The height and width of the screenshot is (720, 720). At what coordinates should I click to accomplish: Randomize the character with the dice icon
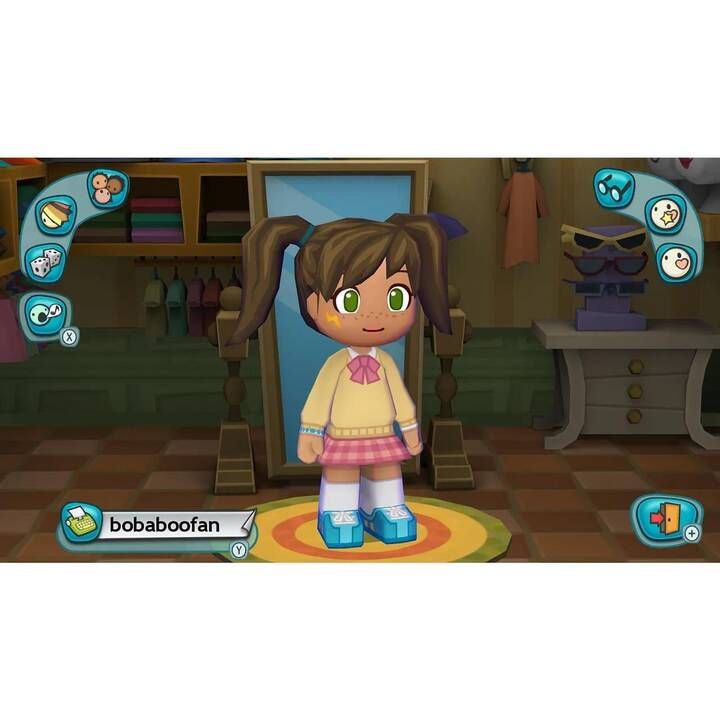coord(43,263)
